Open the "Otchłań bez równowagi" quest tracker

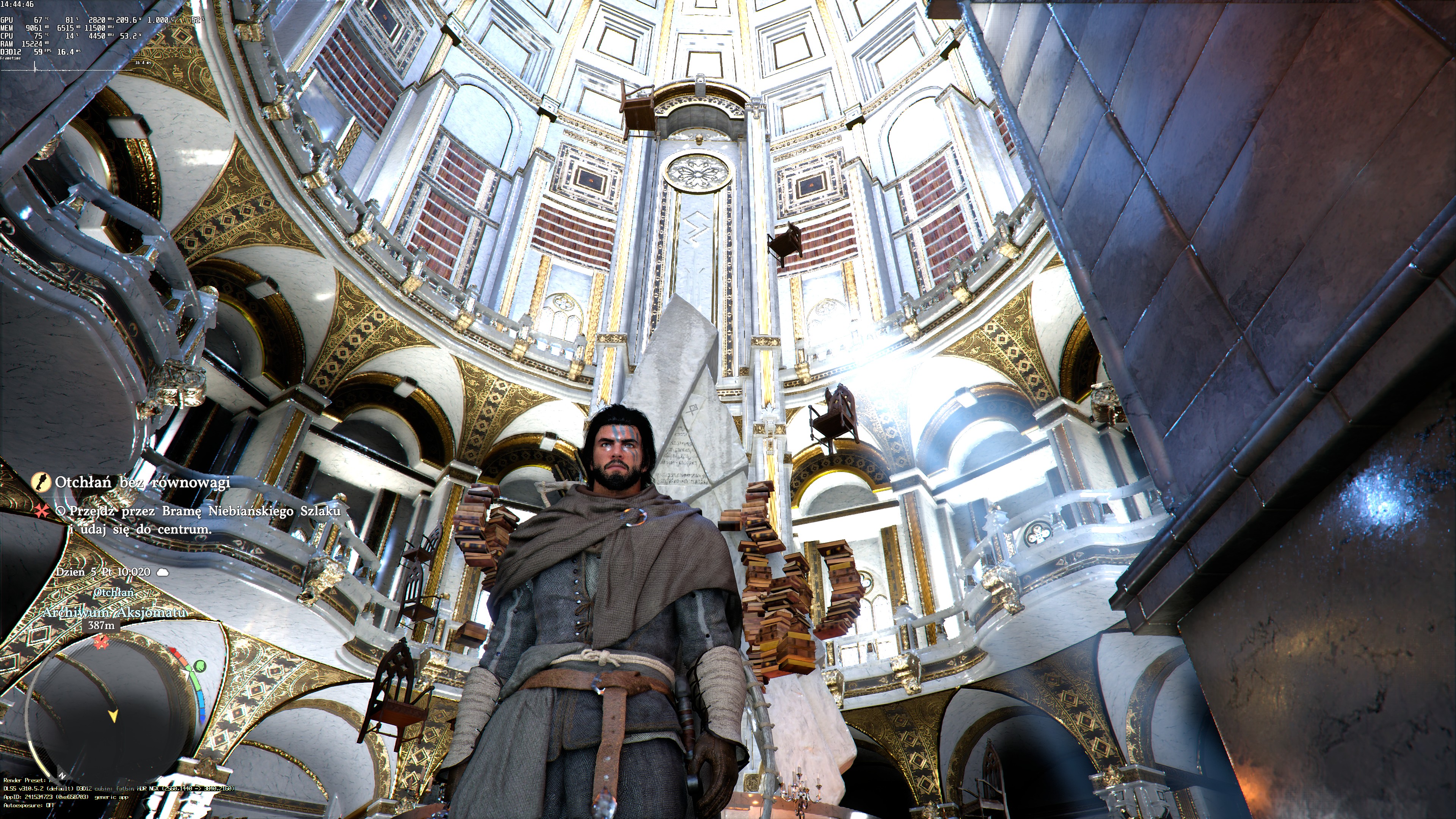143,482
